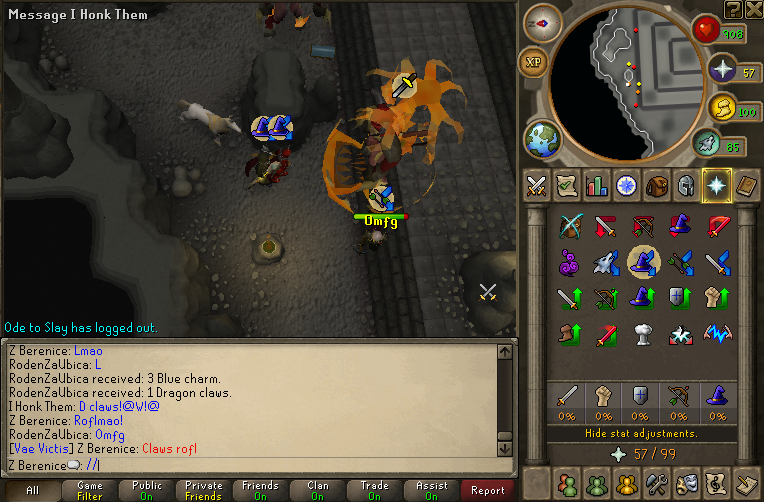This screenshot has width=764, height=502.
Task: Select the wrench-and-hammer settings tab
Action: (x=656, y=484)
